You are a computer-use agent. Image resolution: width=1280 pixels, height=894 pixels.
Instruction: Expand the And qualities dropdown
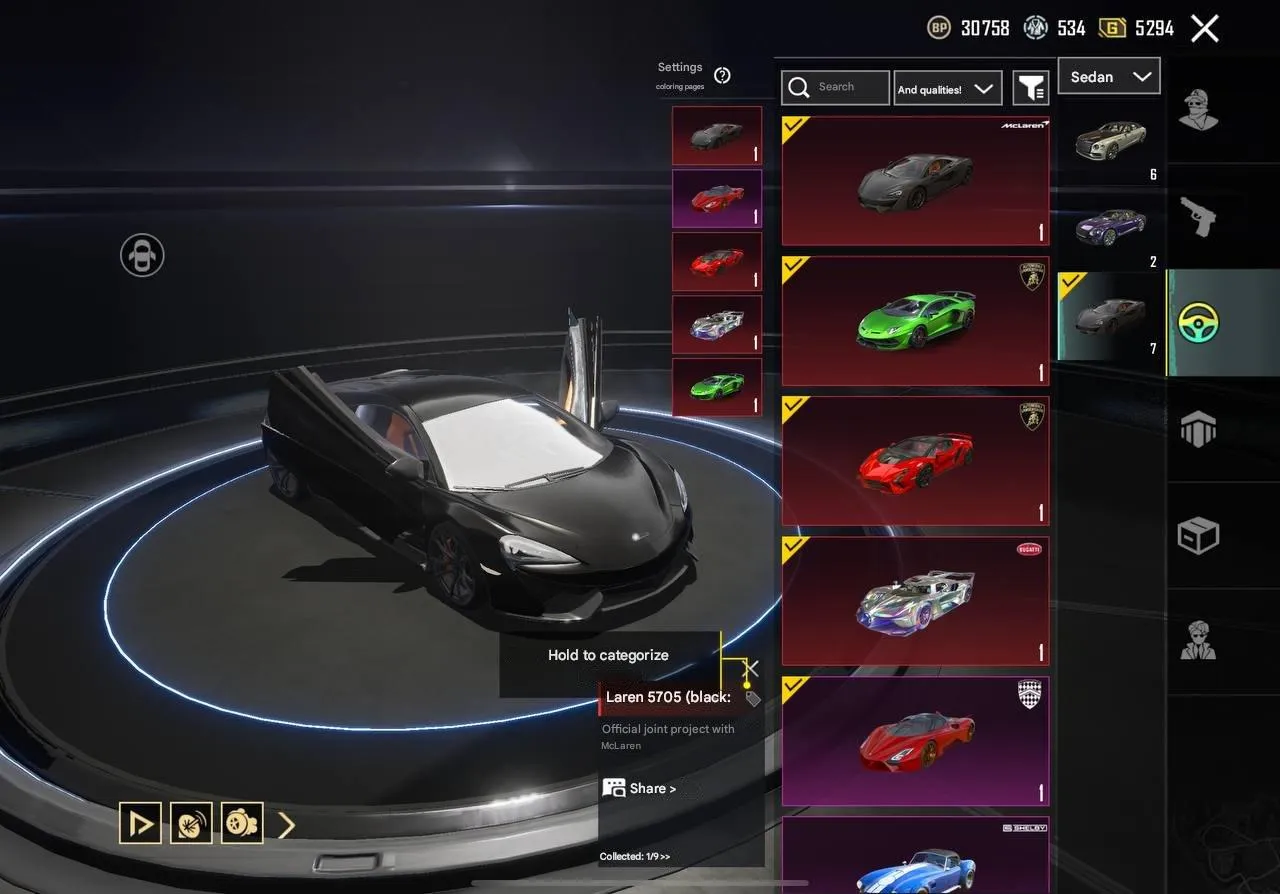point(947,87)
